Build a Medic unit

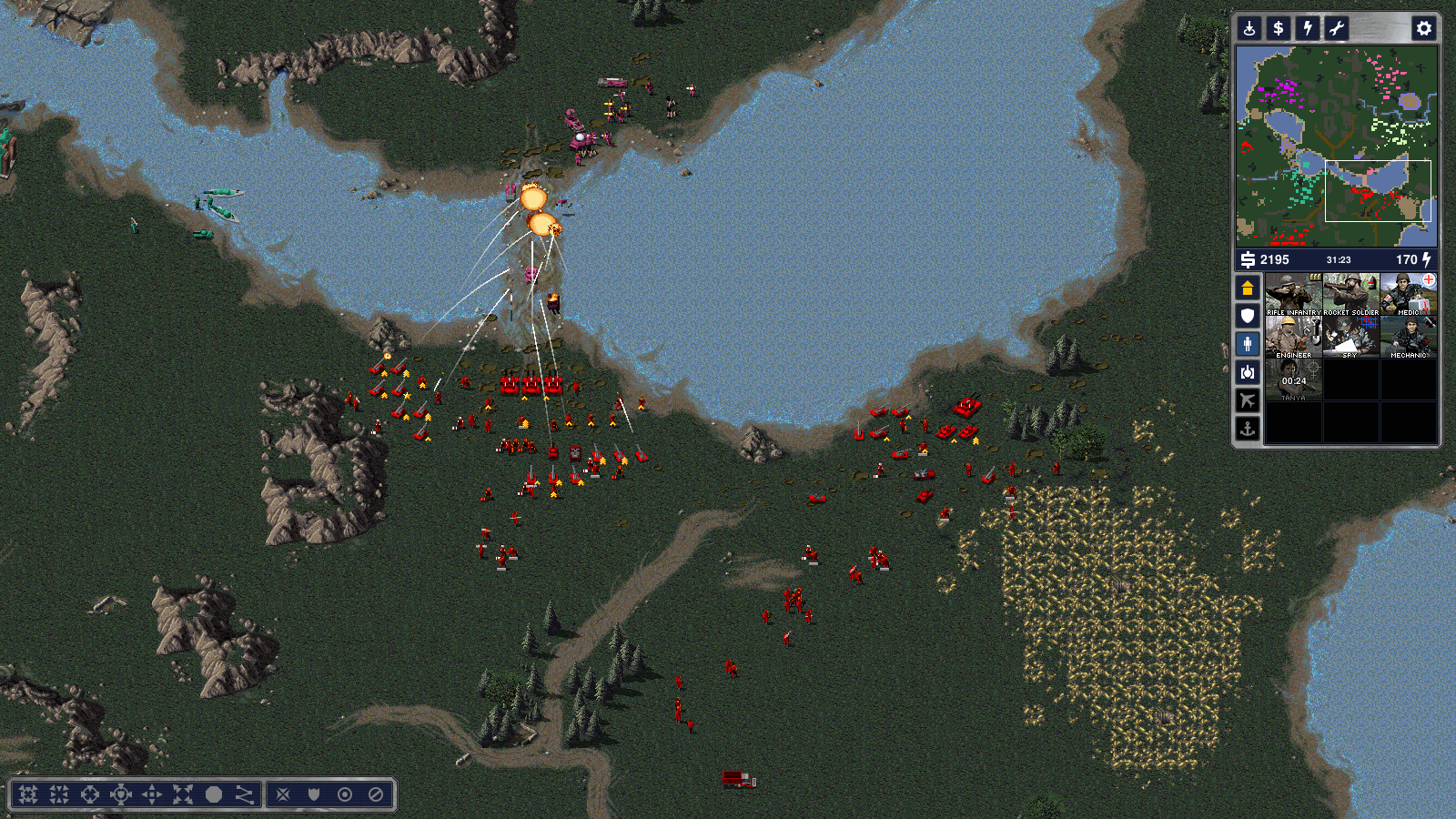click(1408, 294)
